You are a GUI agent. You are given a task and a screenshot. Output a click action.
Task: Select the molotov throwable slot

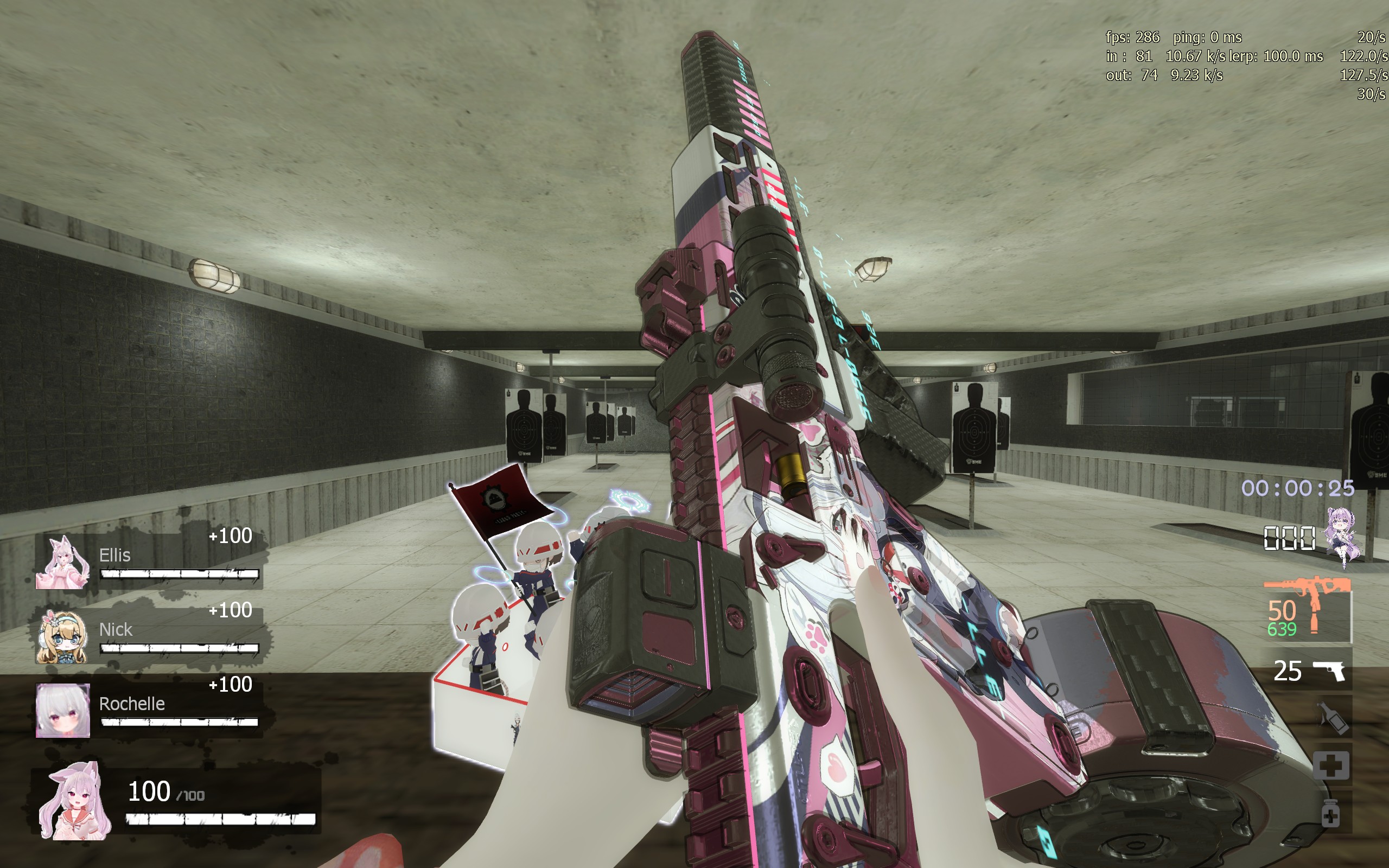tap(1333, 718)
